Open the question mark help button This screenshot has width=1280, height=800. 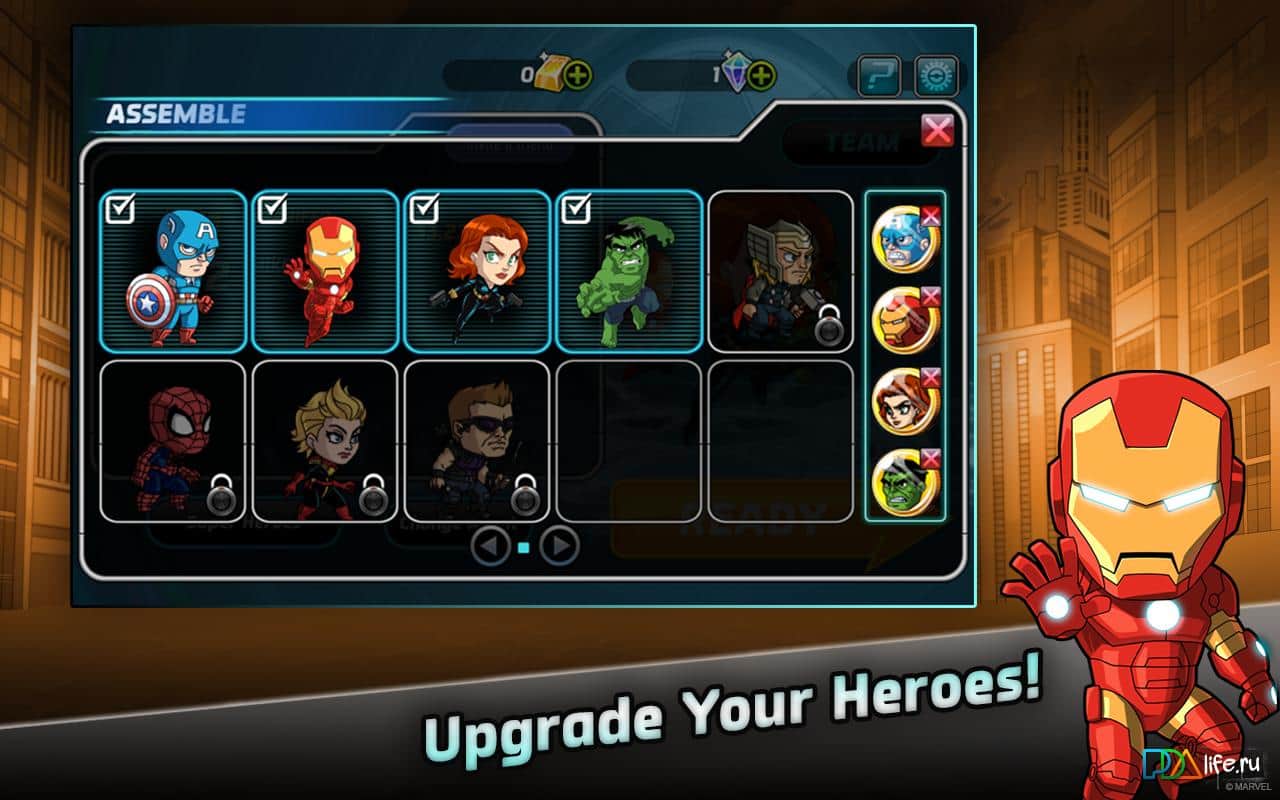(x=879, y=76)
